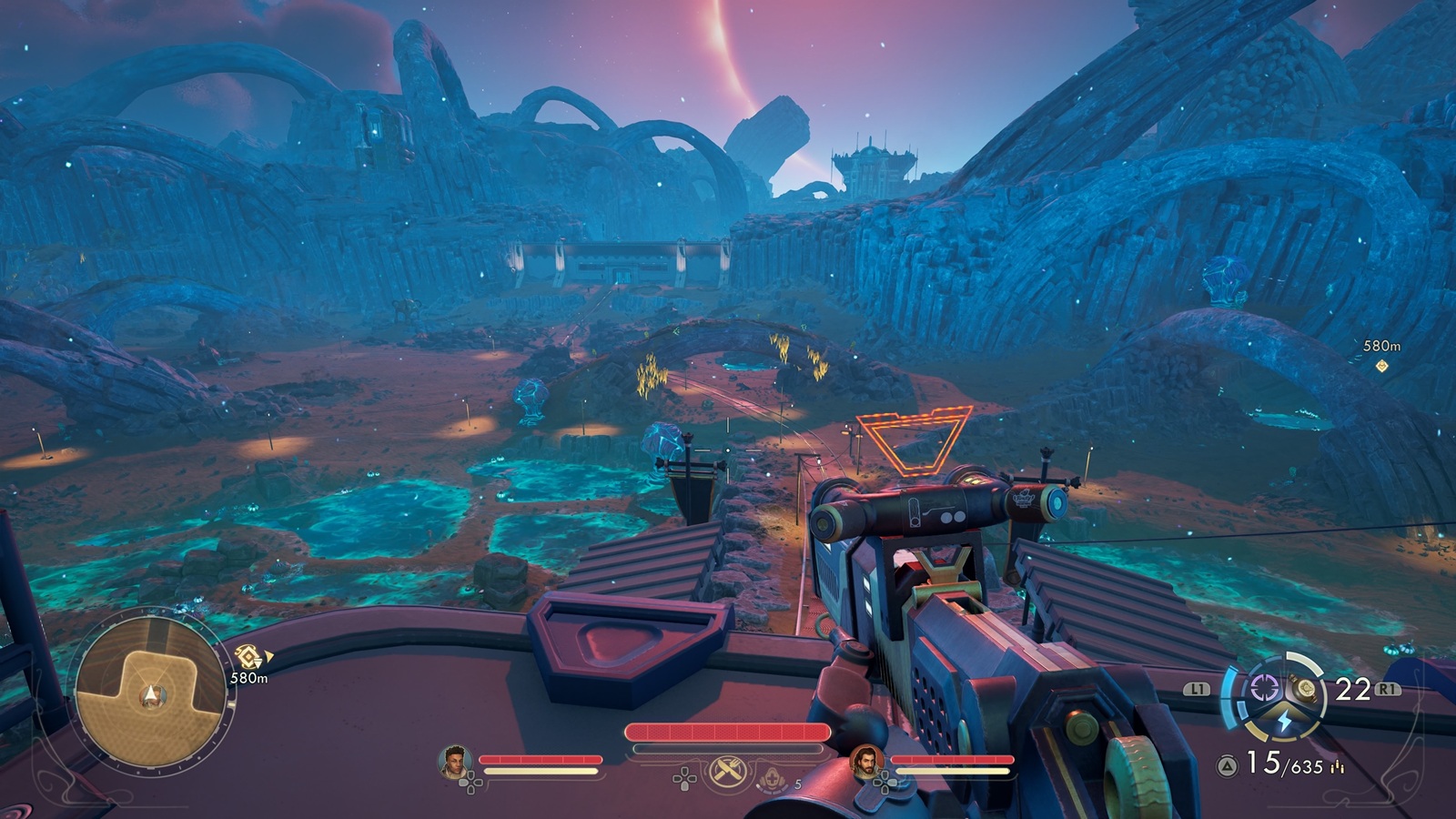1456x819 pixels.
Task: Use the fork and knife consumable icon
Action: (729, 771)
